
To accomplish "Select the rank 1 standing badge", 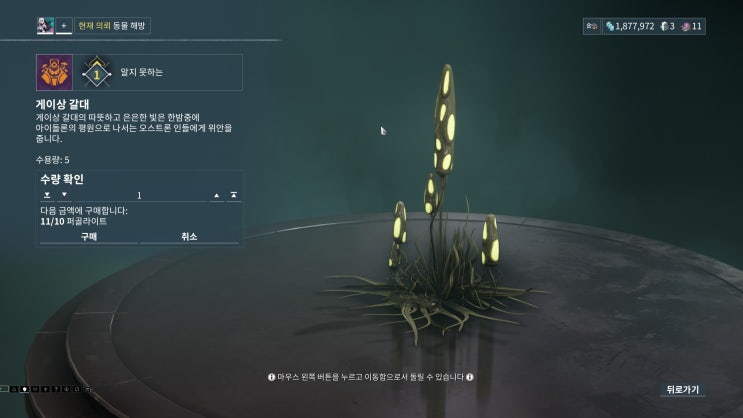I will [x=96, y=73].
